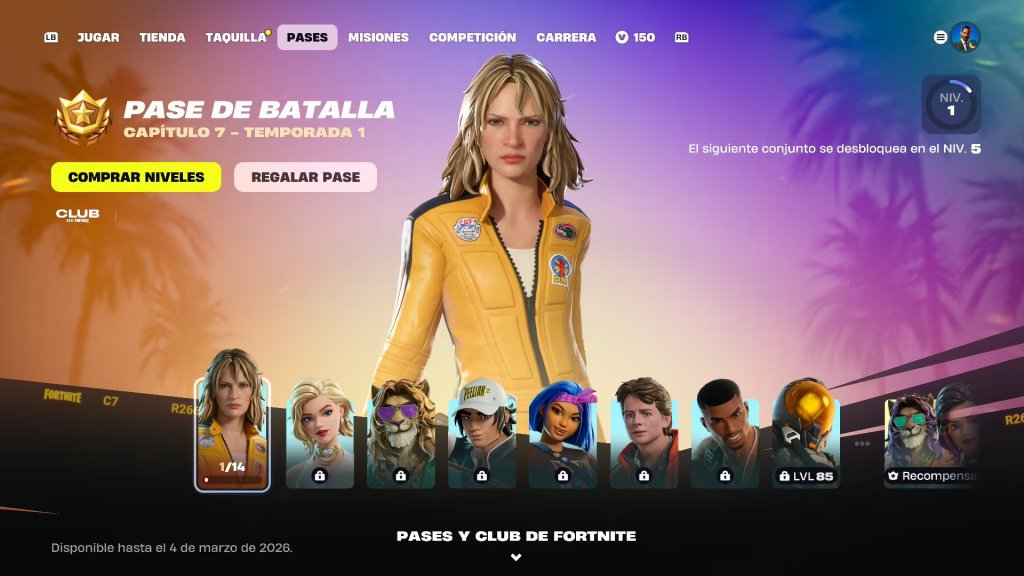Screen dimensions: 1024x576
Task: Select the Pases tab
Action: coord(307,37)
